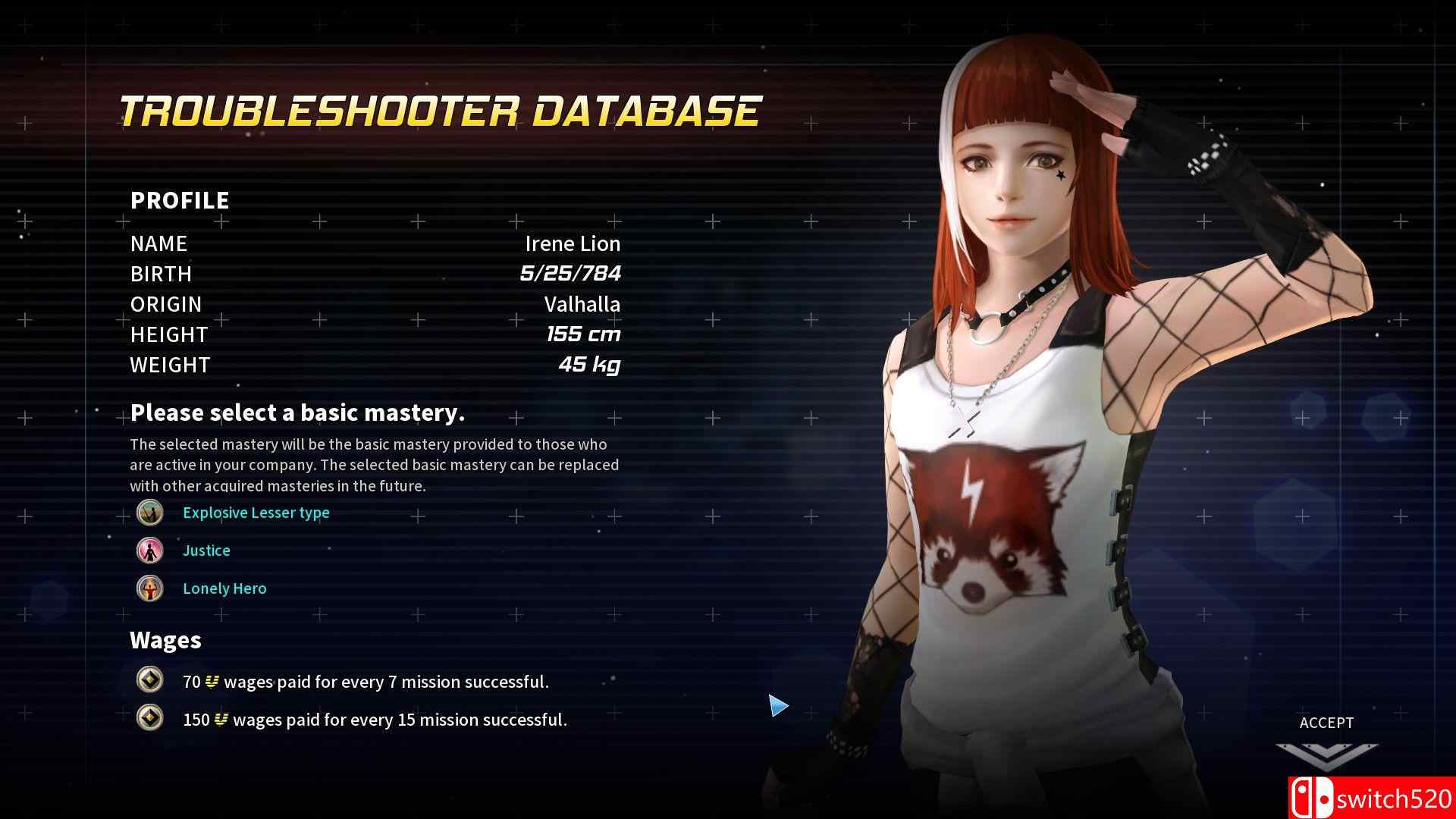Choose the 150 wages per 15 missions option
This screenshot has width=1456, height=819.
[x=374, y=720]
